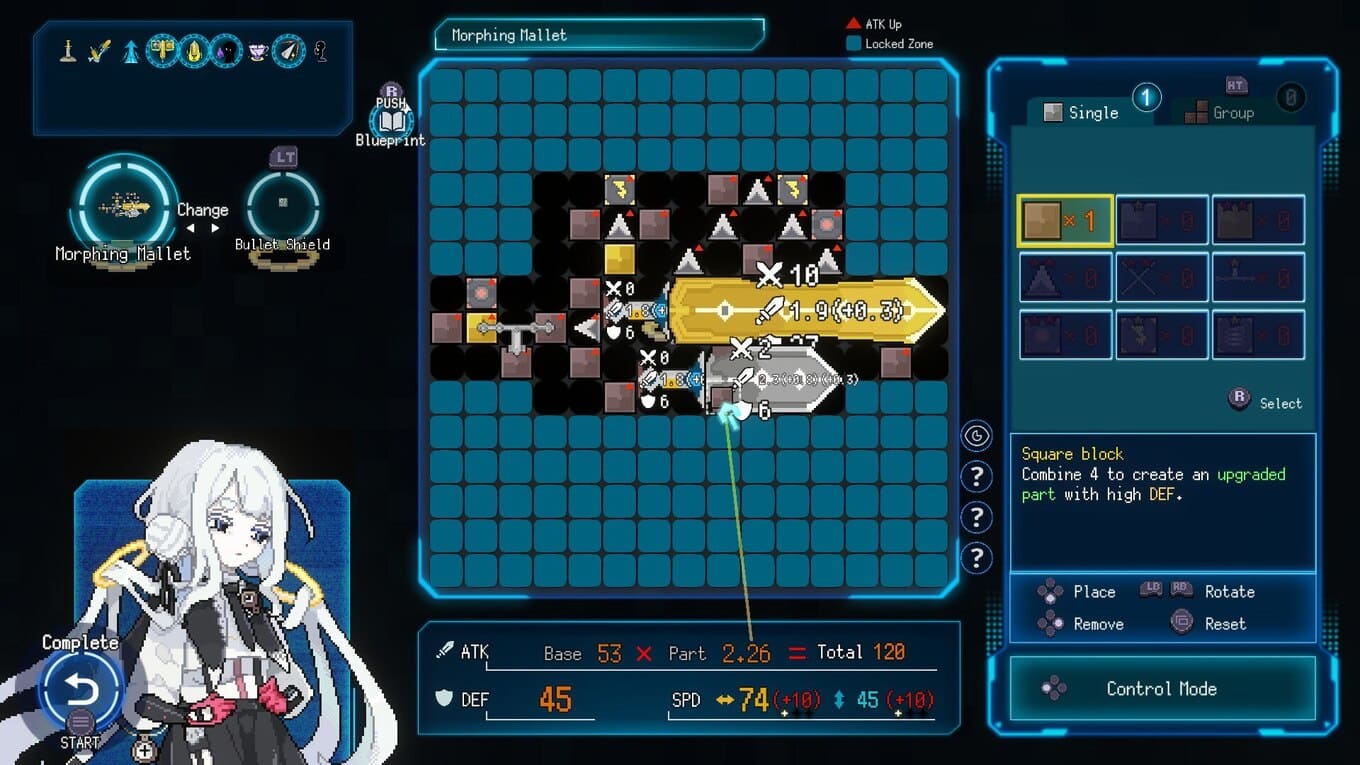Image resolution: width=1360 pixels, height=765 pixels.
Task: Select the sword-in-stone relic icon
Action: point(68,50)
